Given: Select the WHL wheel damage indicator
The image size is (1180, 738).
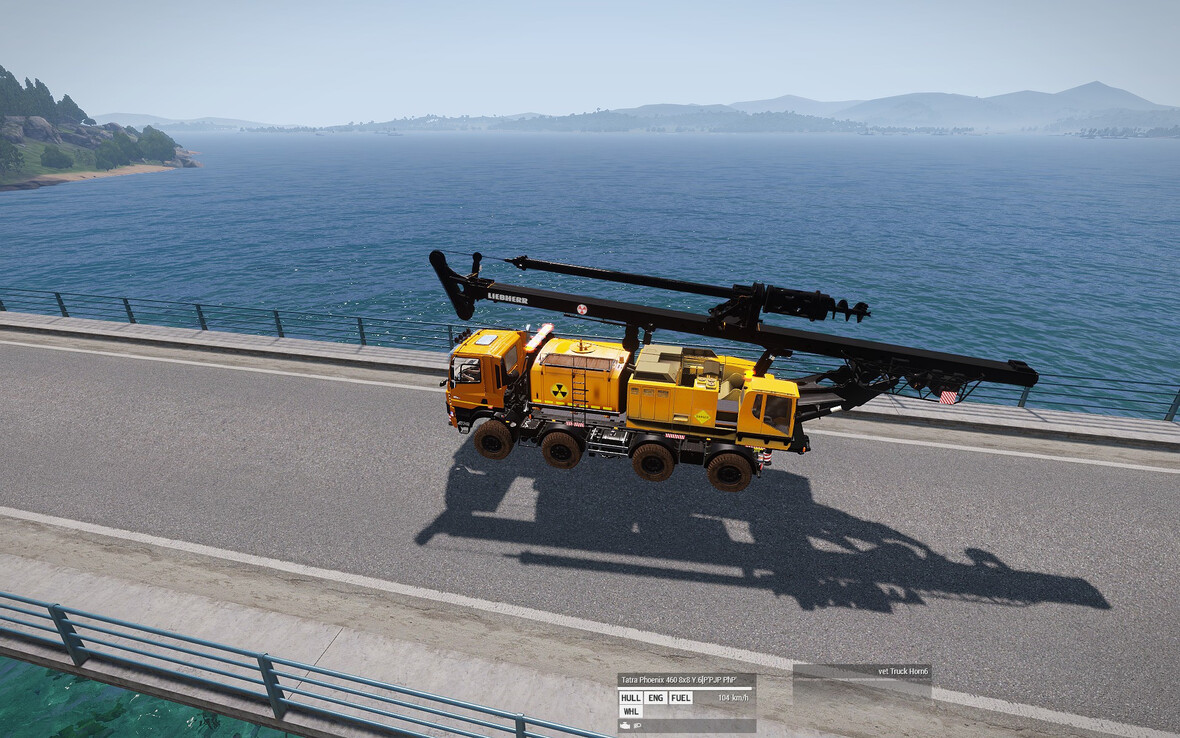Looking at the screenshot, I should pyautogui.click(x=630, y=711).
